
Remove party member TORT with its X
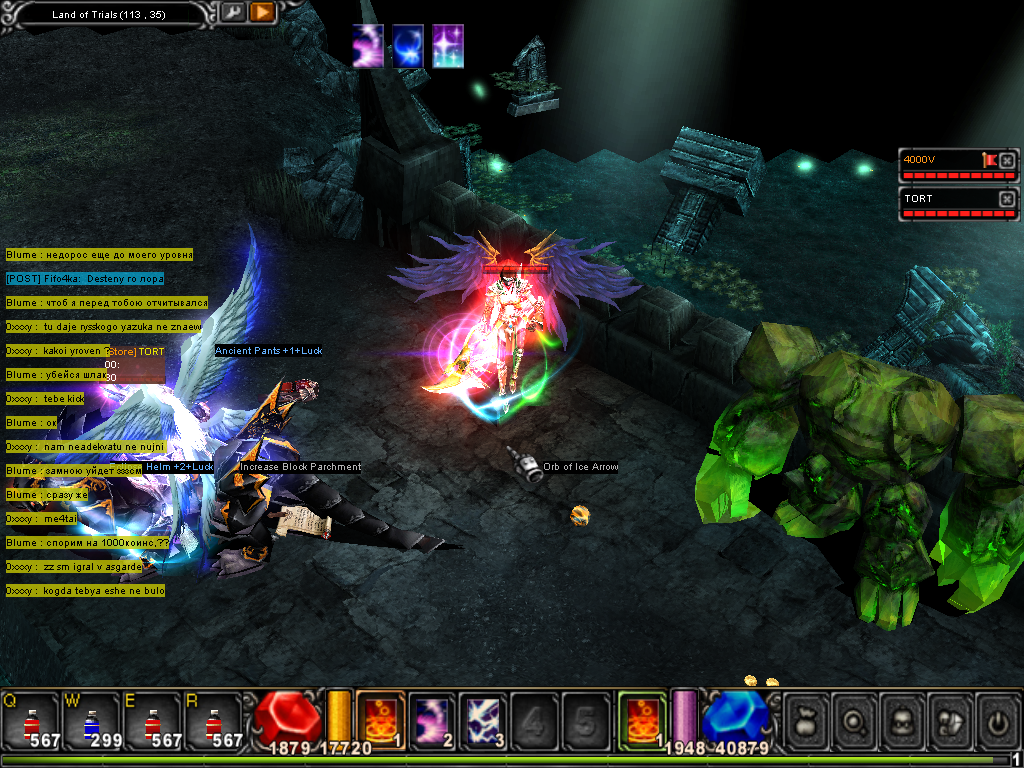click(1007, 199)
